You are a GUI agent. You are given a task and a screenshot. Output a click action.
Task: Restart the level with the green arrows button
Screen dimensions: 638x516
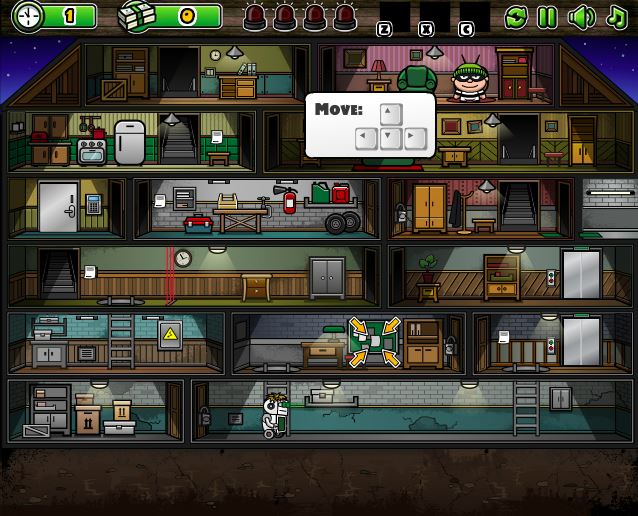click(x=516, y=16)
